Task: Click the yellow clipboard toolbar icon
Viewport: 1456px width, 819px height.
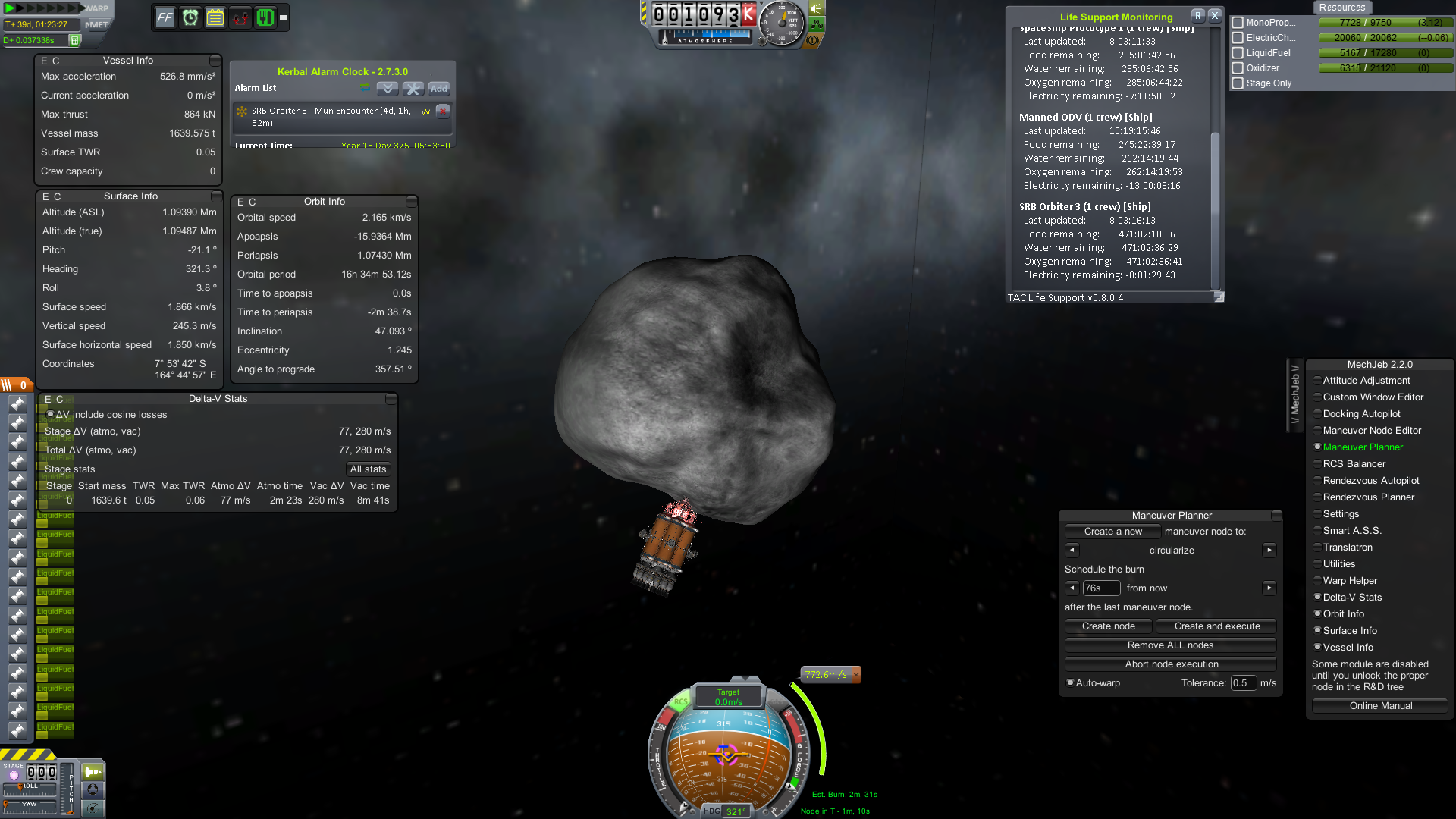Action: 214,17
